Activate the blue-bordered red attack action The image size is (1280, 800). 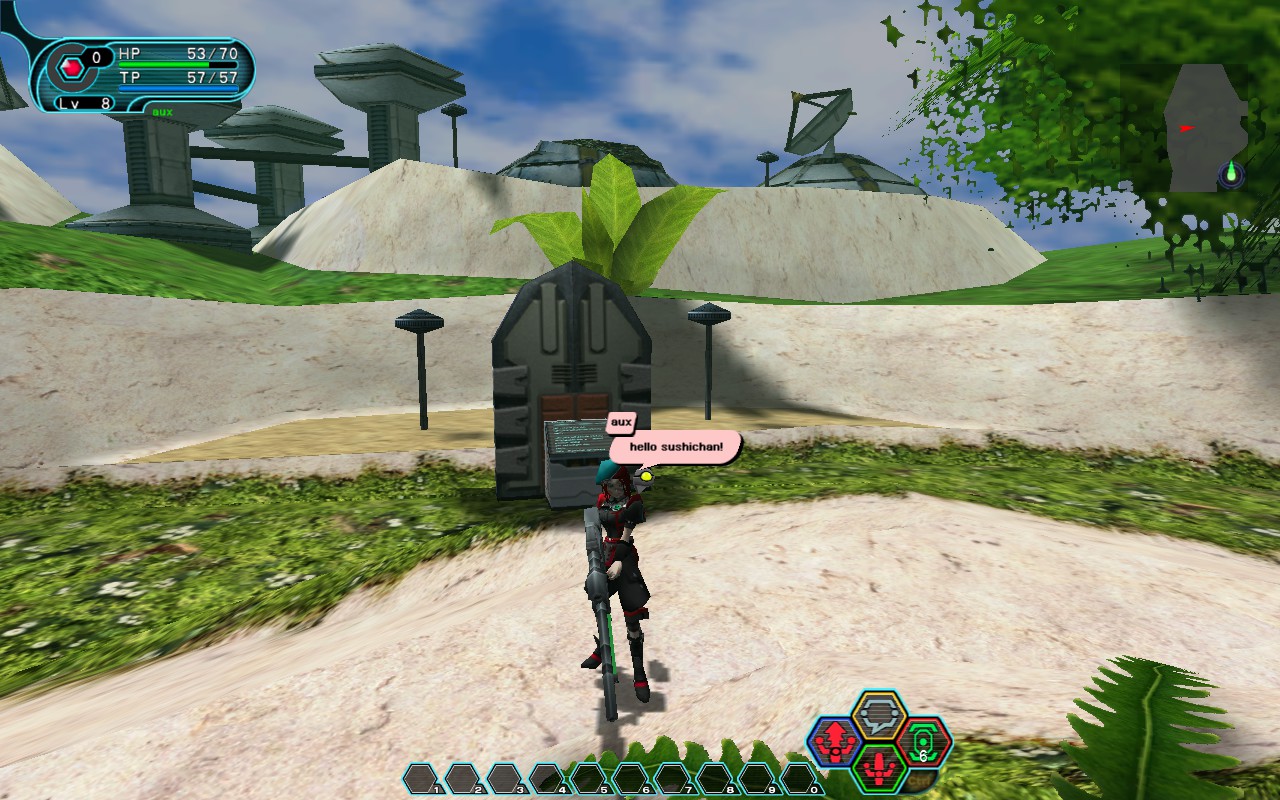833,742
